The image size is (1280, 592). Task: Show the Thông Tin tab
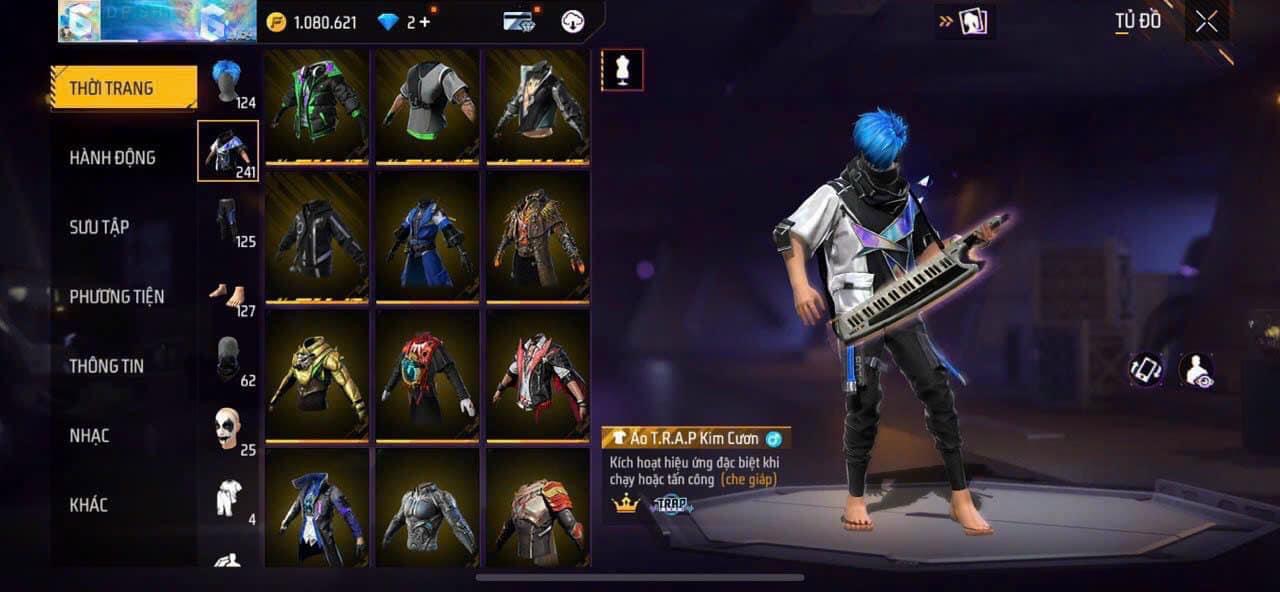[x=106, y=366]
